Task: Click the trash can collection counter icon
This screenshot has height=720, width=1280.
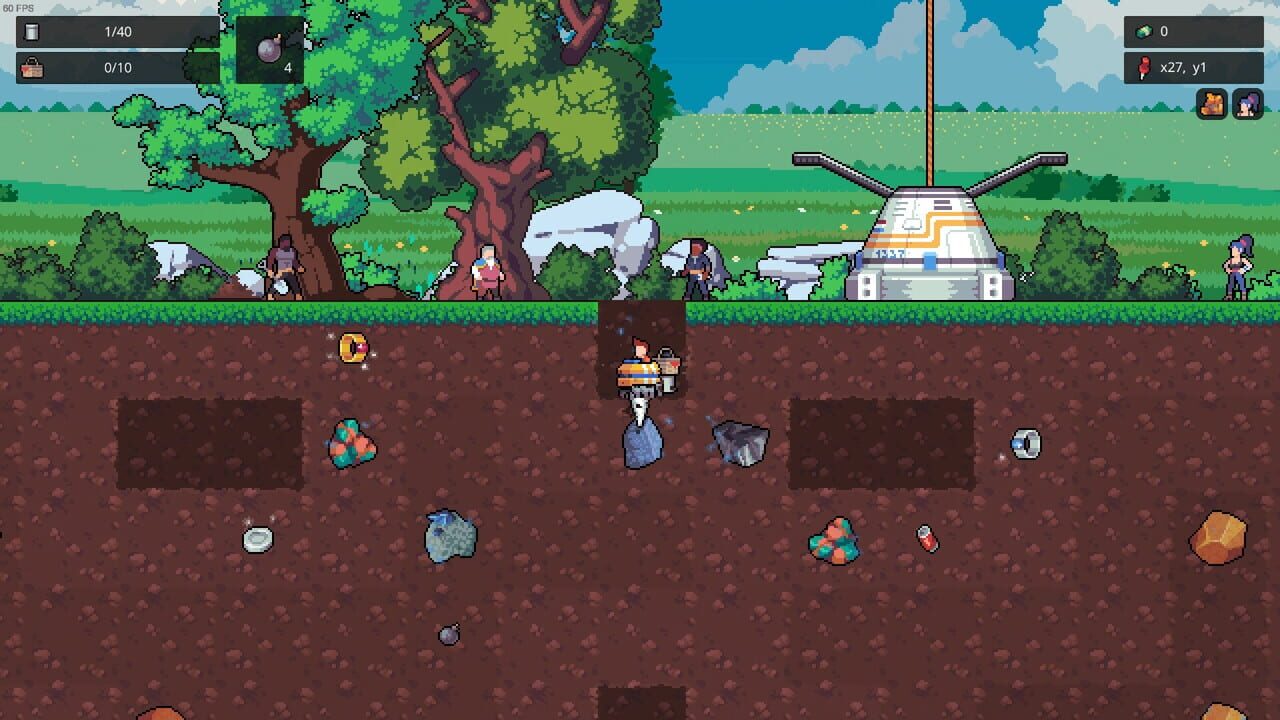Action: [33, 31]
